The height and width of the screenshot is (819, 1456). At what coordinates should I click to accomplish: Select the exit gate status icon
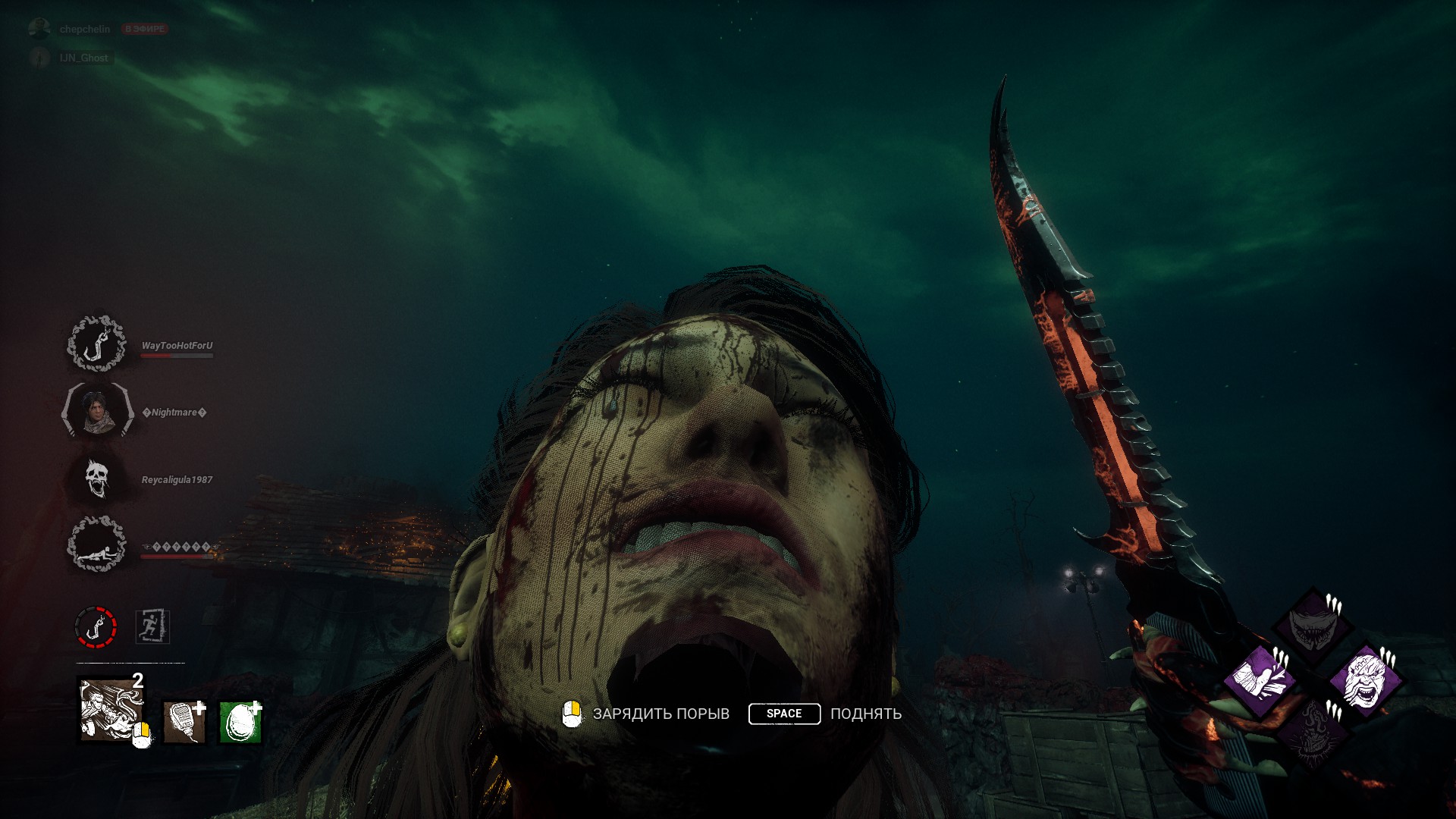[x=152, y=627]
